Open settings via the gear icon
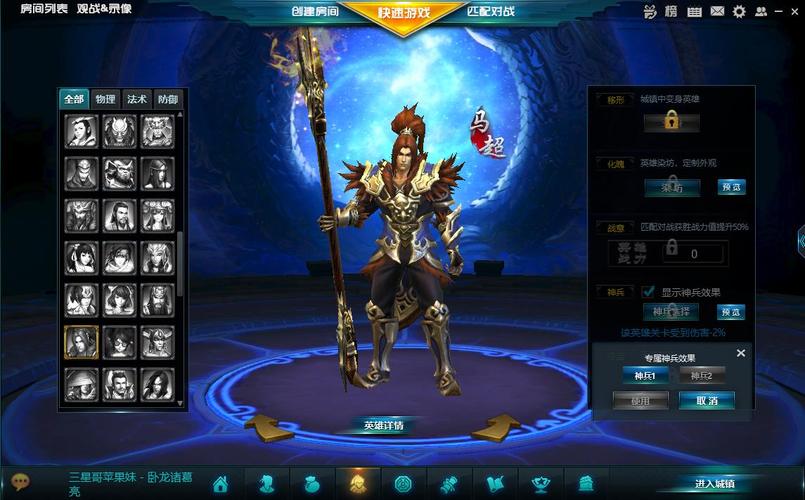Screen dimensions: 805x500 [739, 12]
